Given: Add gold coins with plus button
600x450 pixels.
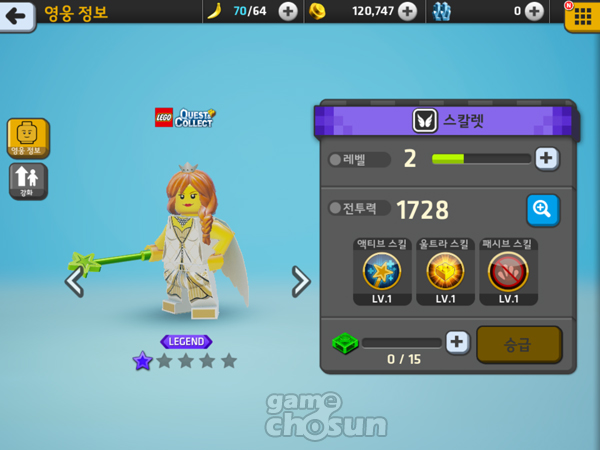Looking at the screenshot, I should (x=407, y=12).
